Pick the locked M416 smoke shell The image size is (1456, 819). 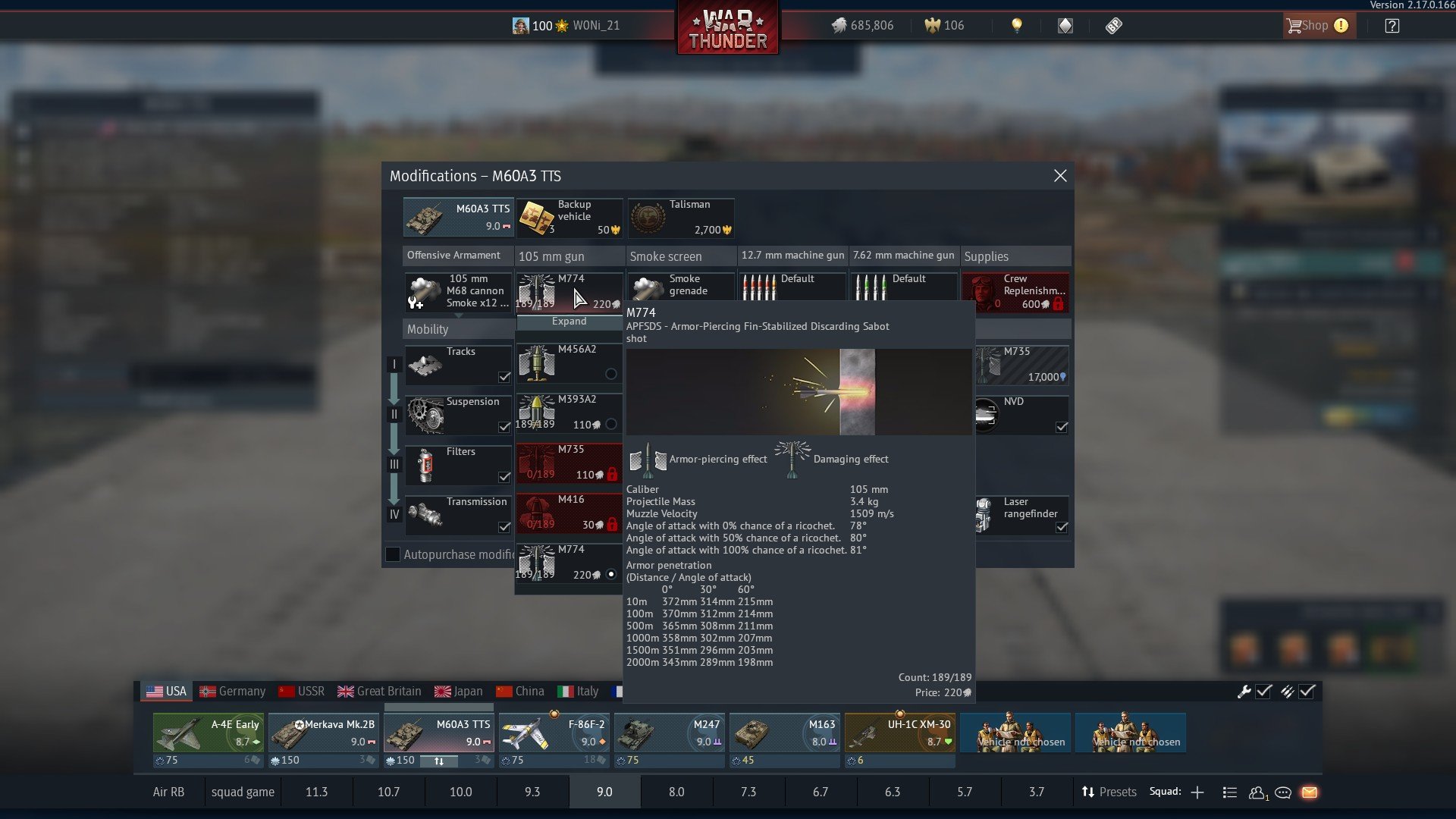click(x=569, y=513)
